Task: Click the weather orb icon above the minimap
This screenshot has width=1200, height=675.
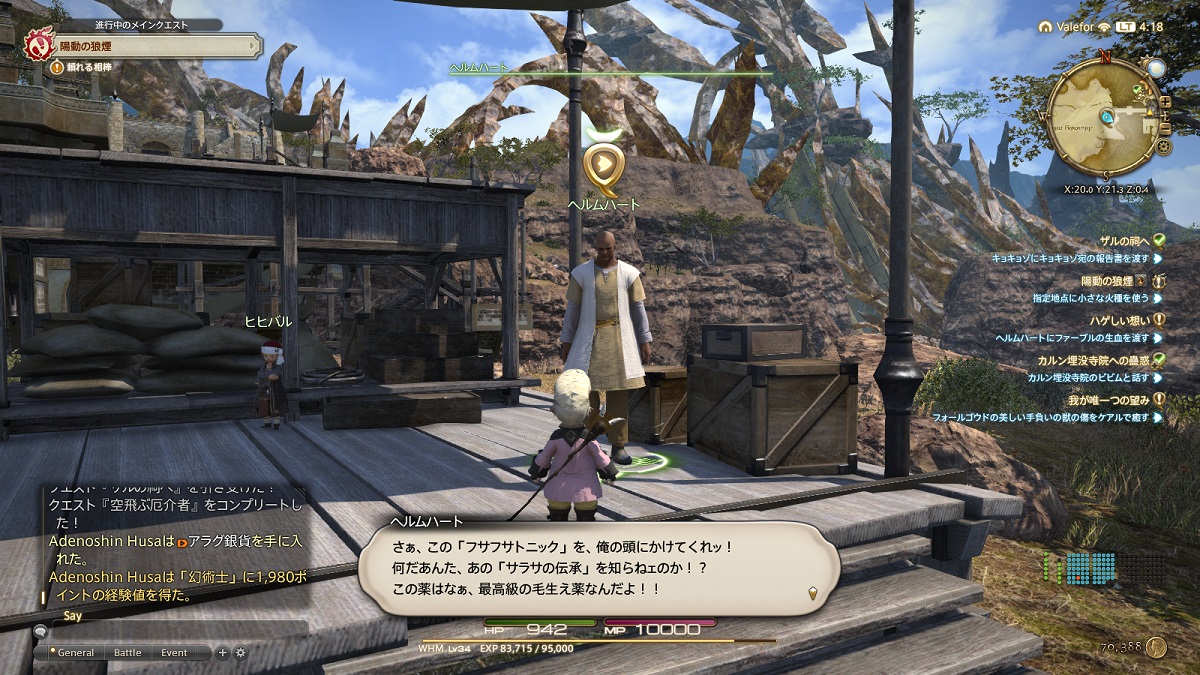Action: 1156,68
